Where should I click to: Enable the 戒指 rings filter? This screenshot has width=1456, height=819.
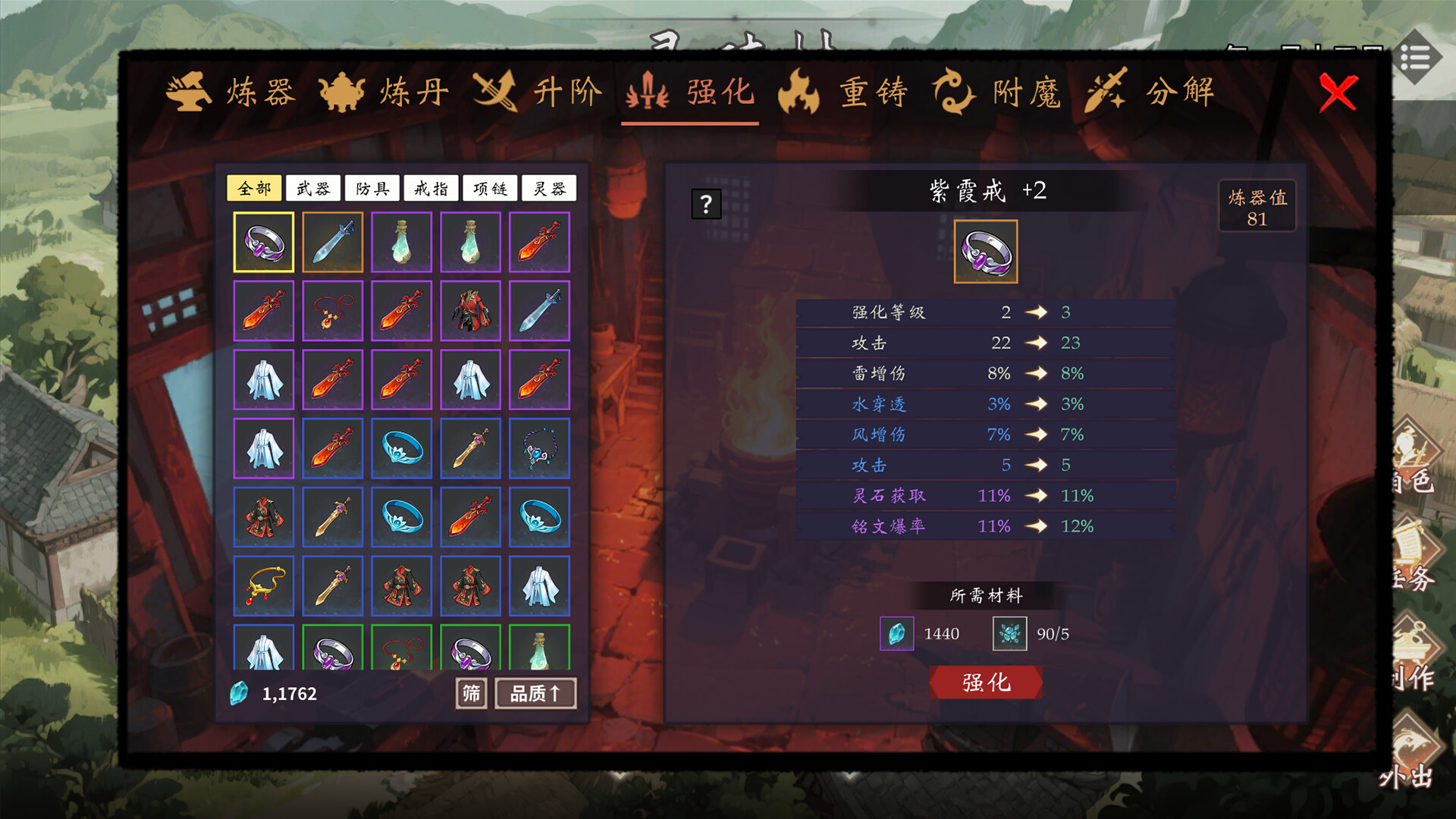point(431,188)
